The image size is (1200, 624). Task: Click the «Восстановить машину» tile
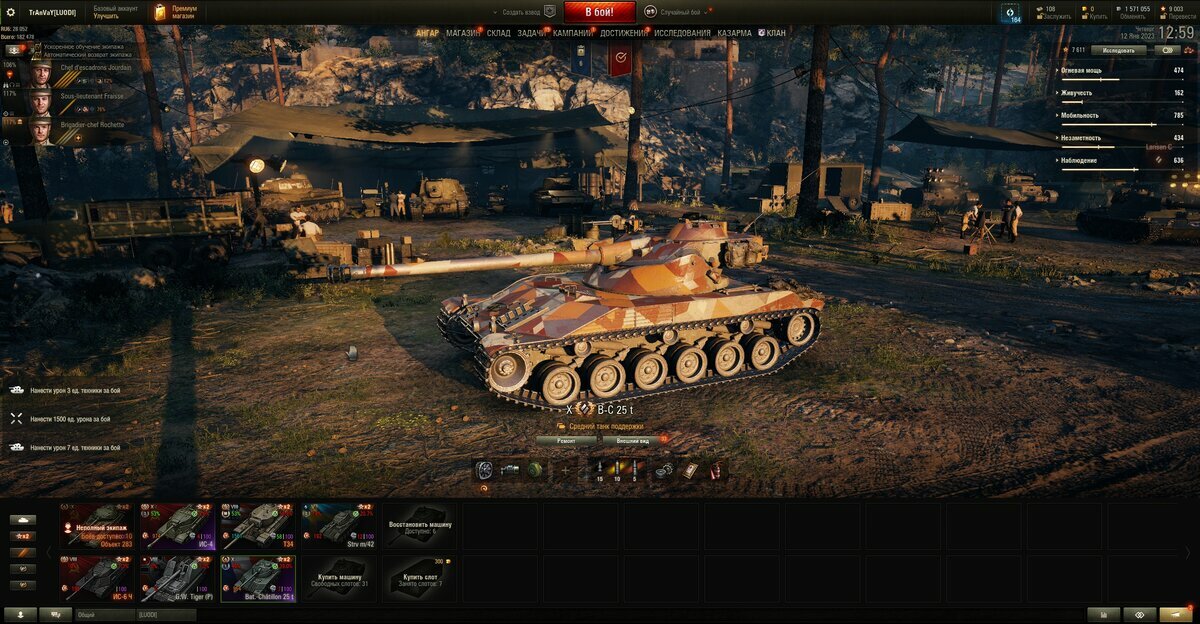pos(420,526)
